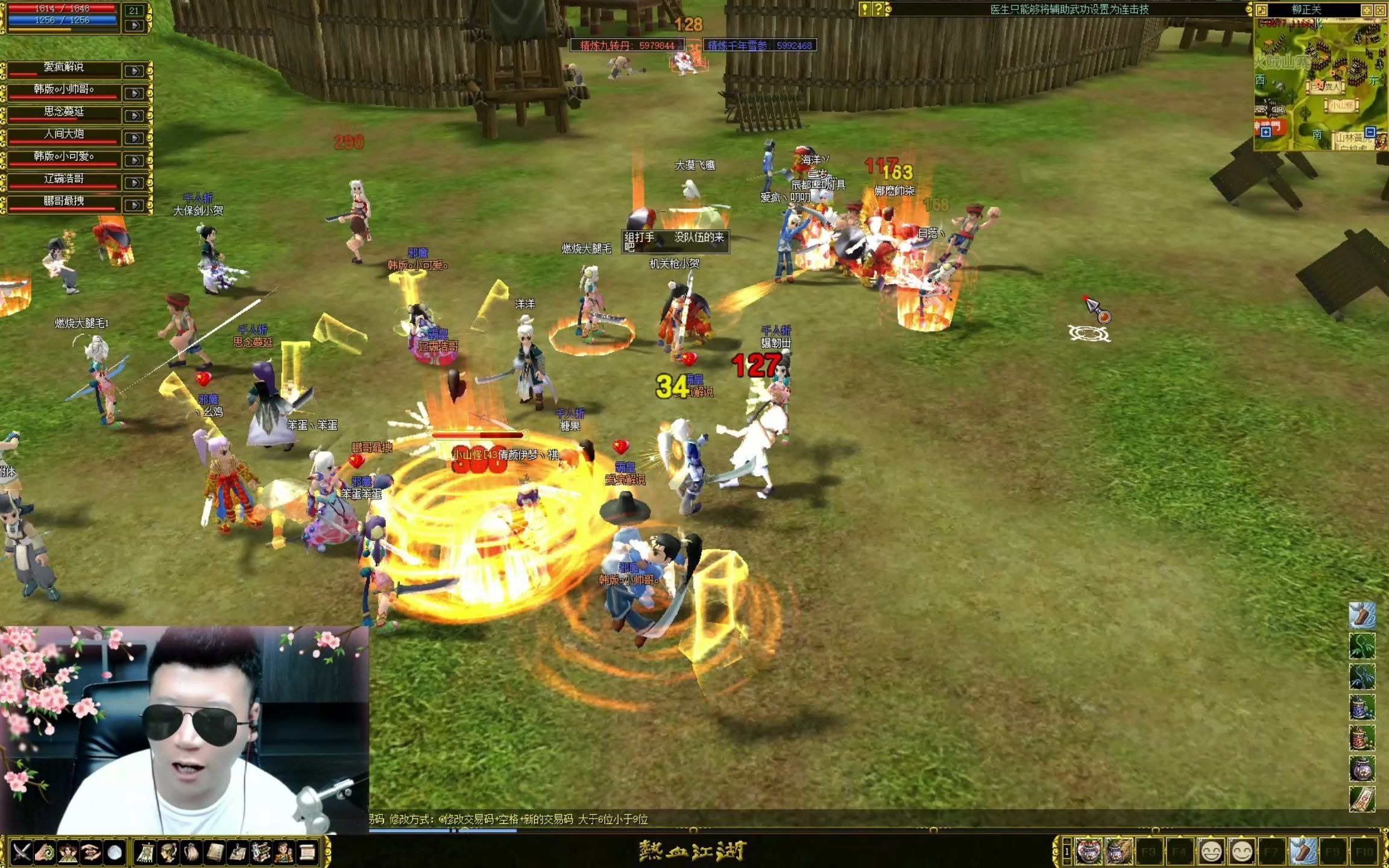Activate the laughing face emote hotbar slot
Screen dimensions: 1389x868
[x=1211, y=852]
